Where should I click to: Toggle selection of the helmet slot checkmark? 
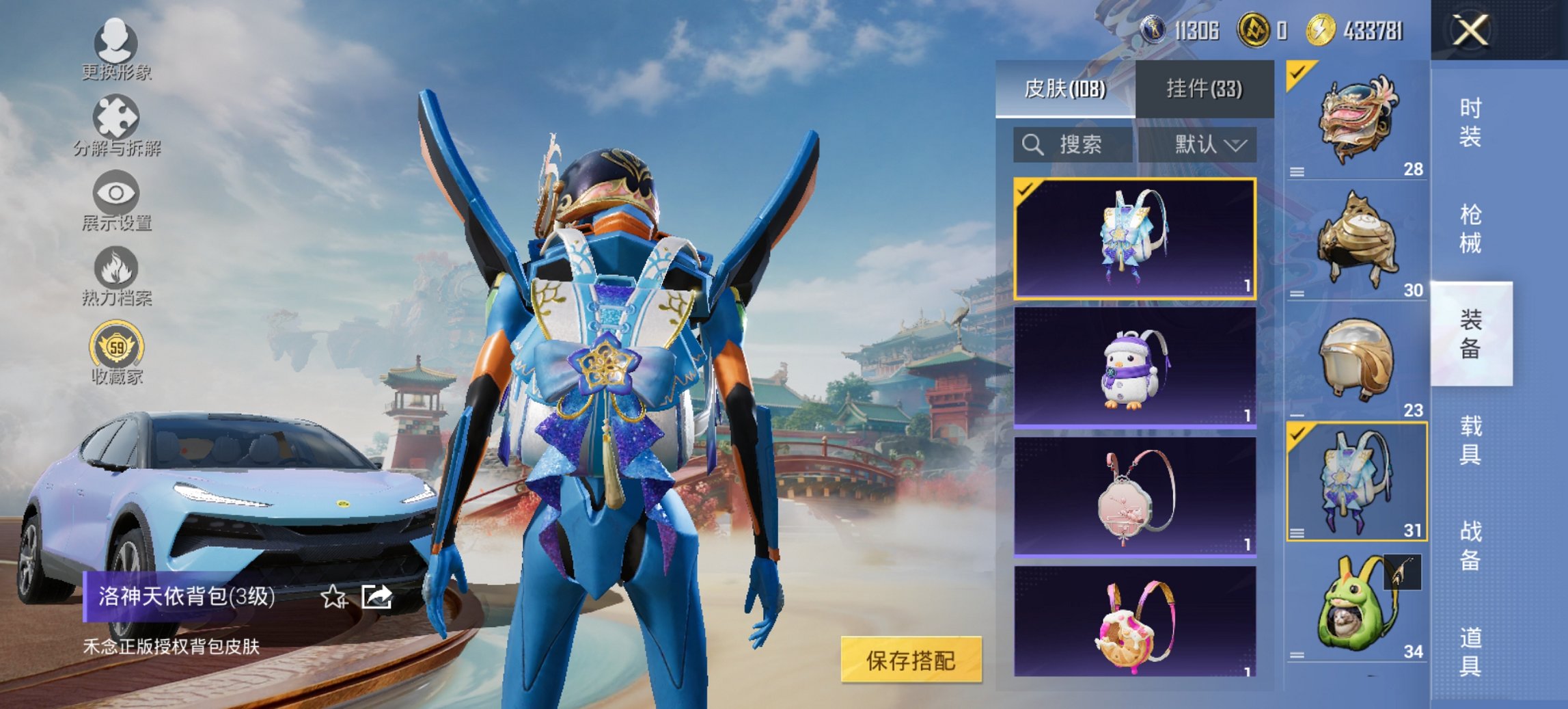coord(1297,72)
